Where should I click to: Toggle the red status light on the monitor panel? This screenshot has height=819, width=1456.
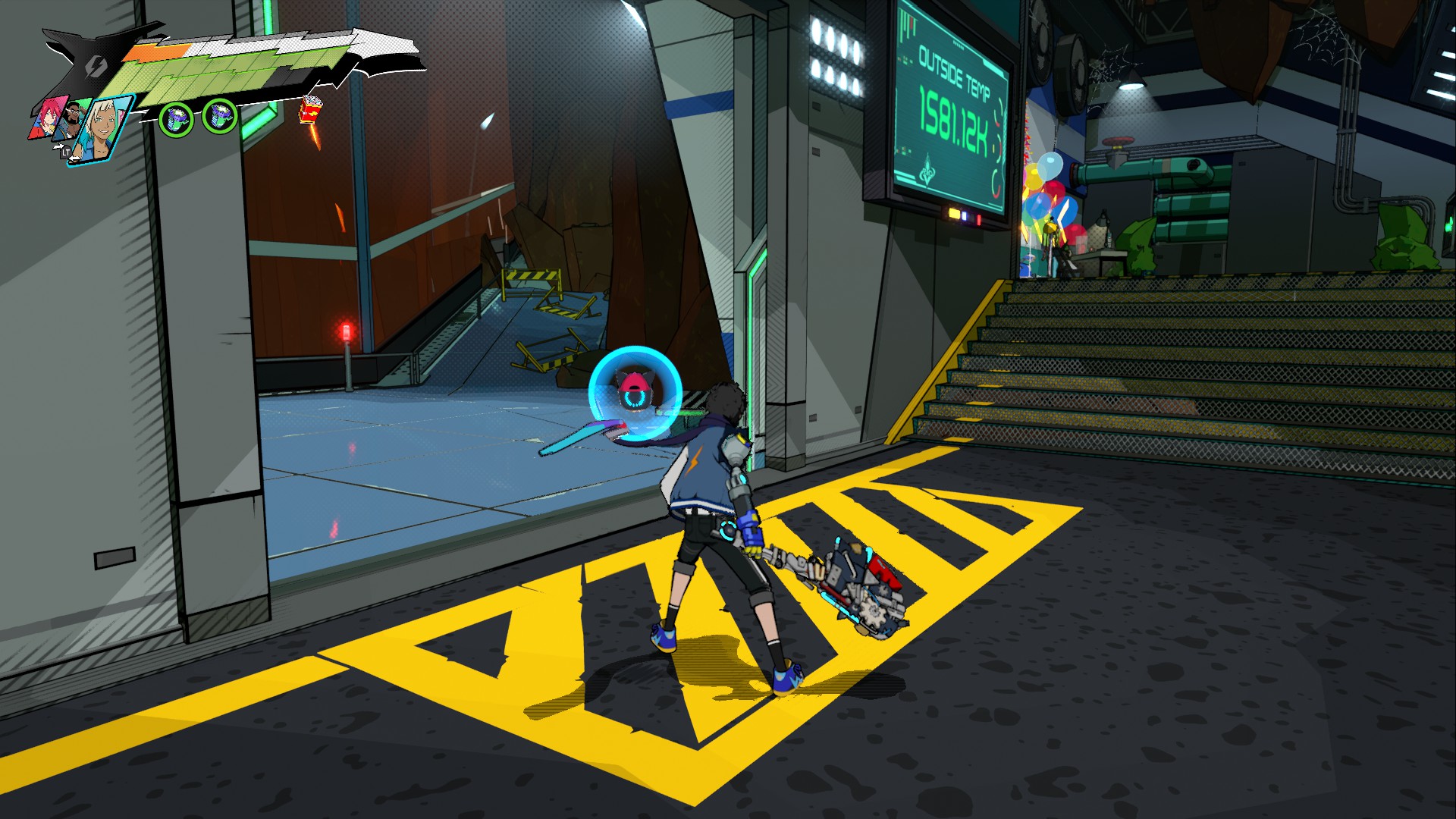pos(978,220)
